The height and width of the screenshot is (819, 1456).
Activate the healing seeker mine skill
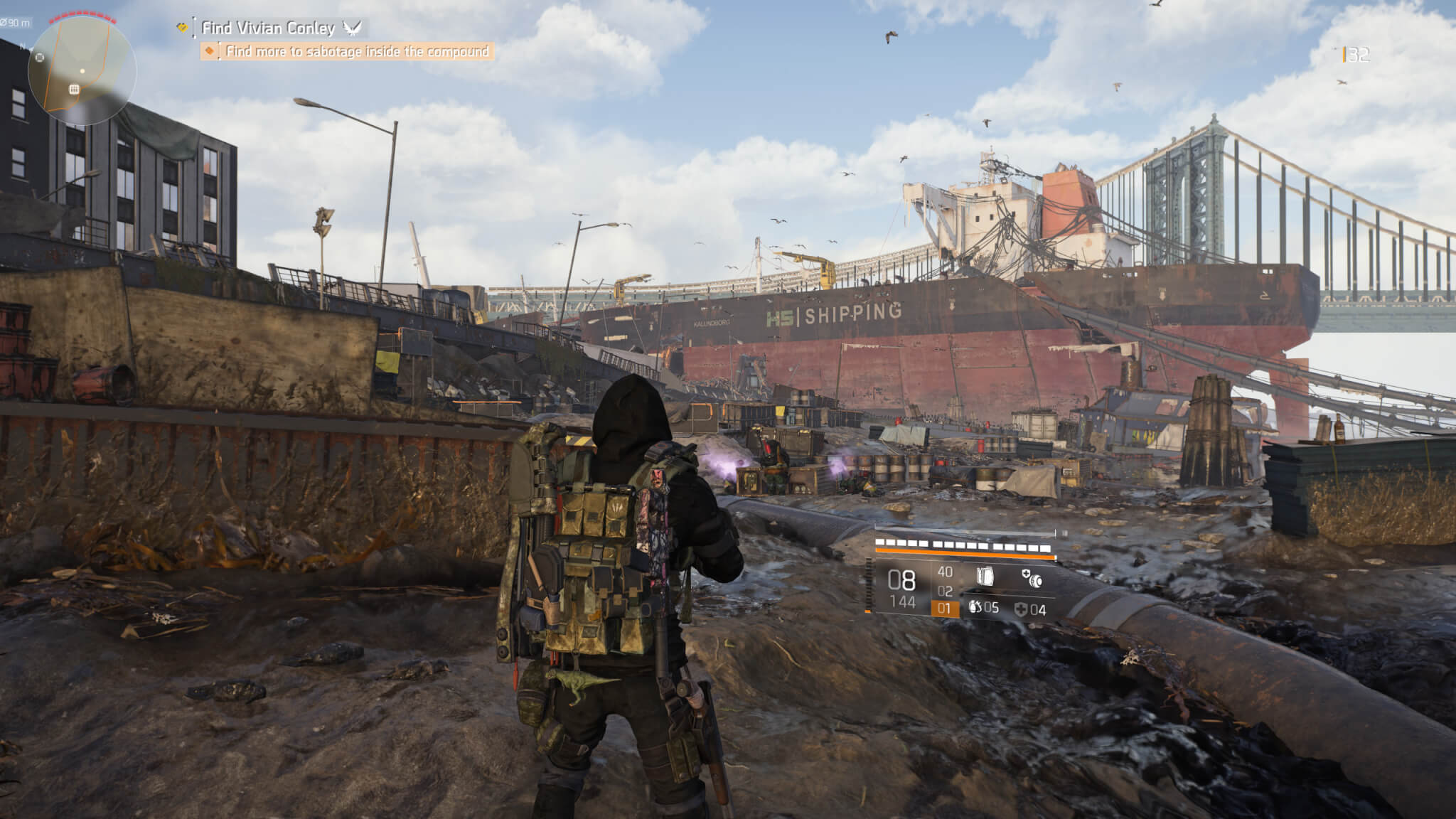(x=1032, y=578)
